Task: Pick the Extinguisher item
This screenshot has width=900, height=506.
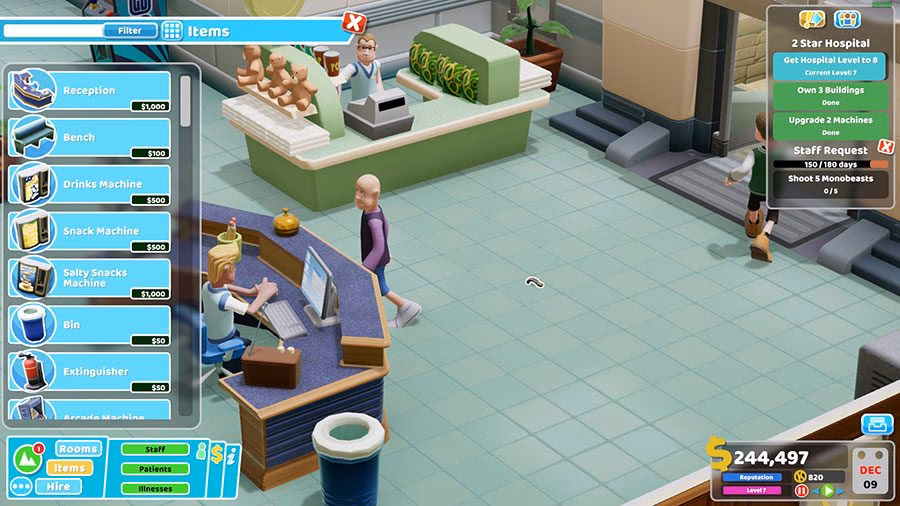Action: click(90, 372)
